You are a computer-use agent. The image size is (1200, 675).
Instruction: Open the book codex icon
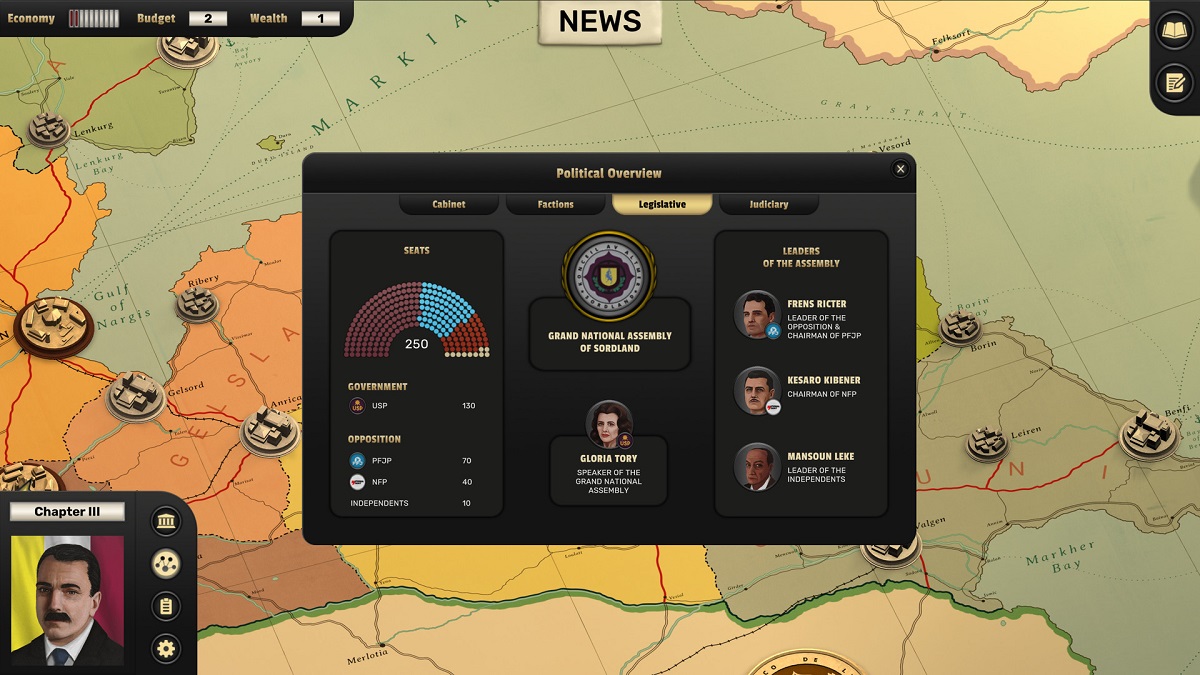(1174, 30)
